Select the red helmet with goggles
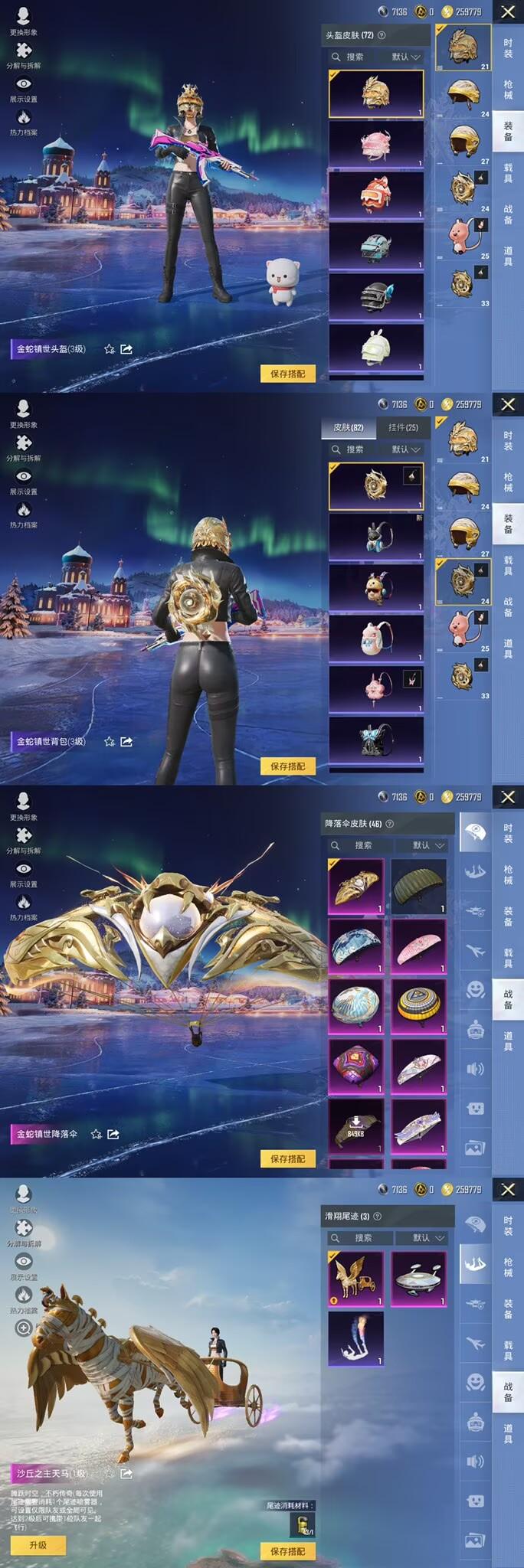This screenshot has width=524, height=1568. (x=375, y=194)
